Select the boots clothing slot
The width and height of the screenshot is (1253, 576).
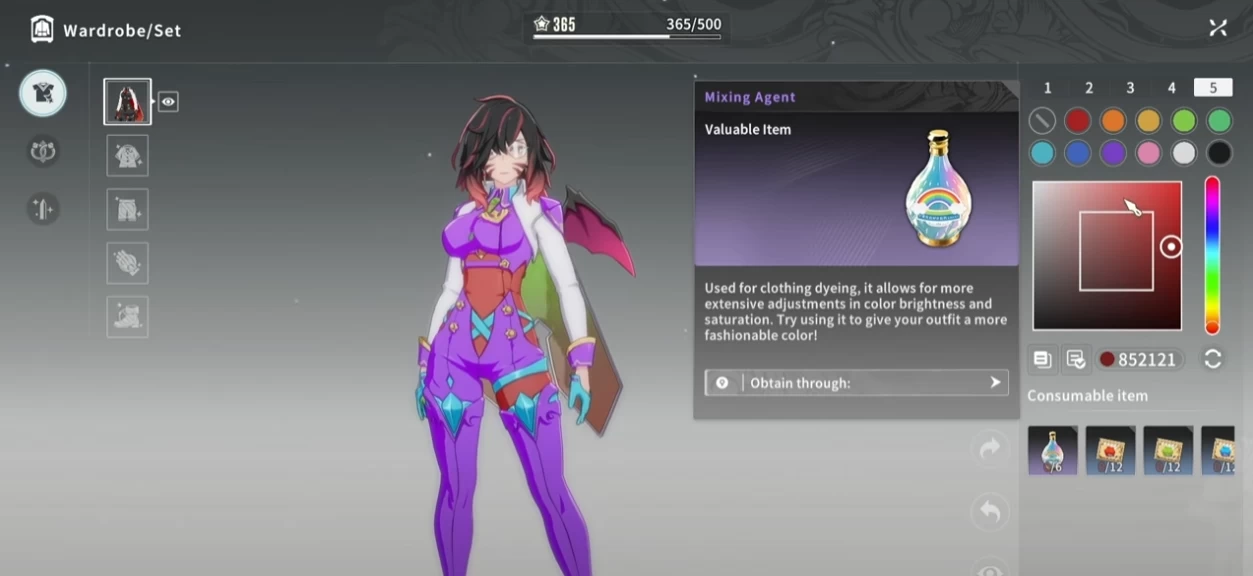click(x=128, y=317)
